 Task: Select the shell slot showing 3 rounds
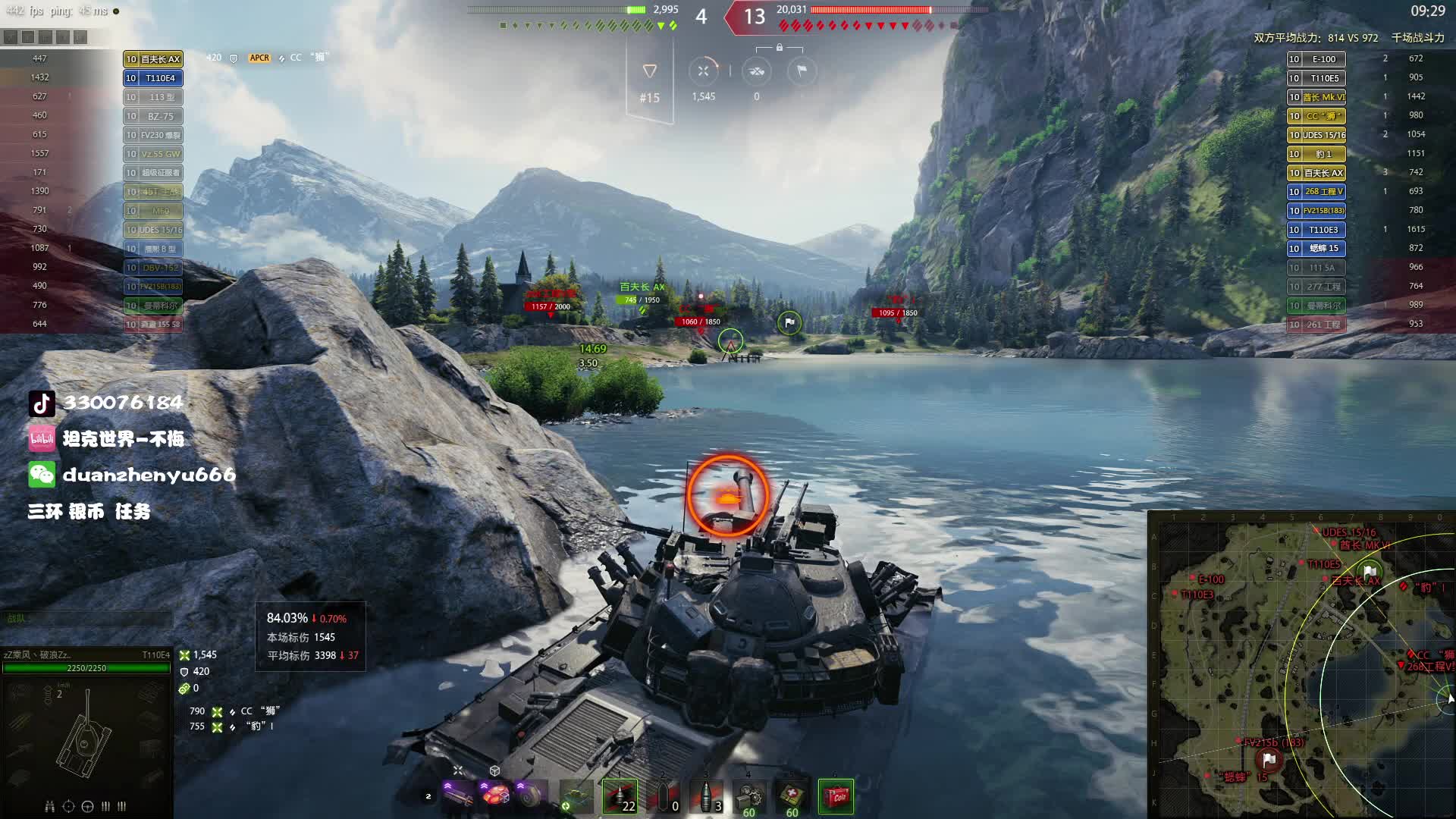click(707, 796)
